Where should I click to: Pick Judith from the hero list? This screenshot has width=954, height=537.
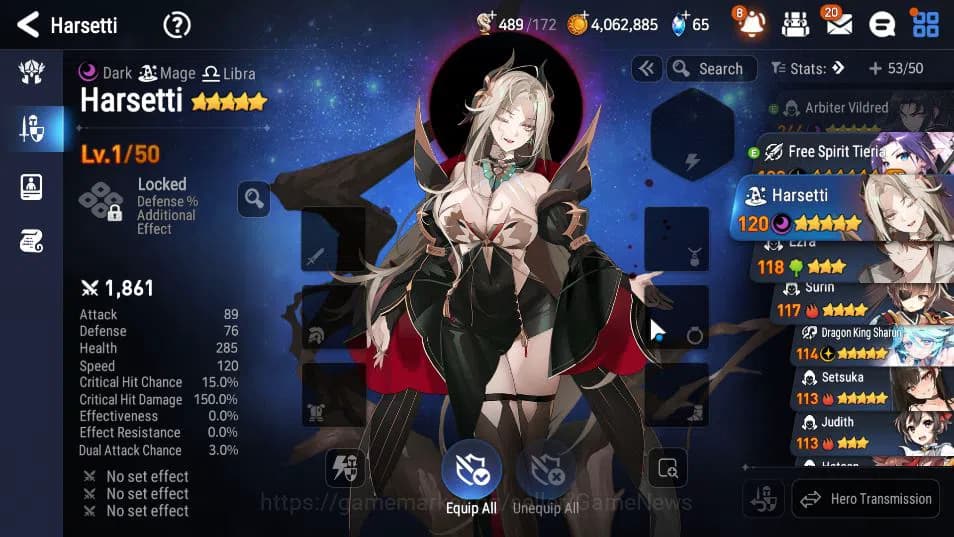click(x=850, y=433)
